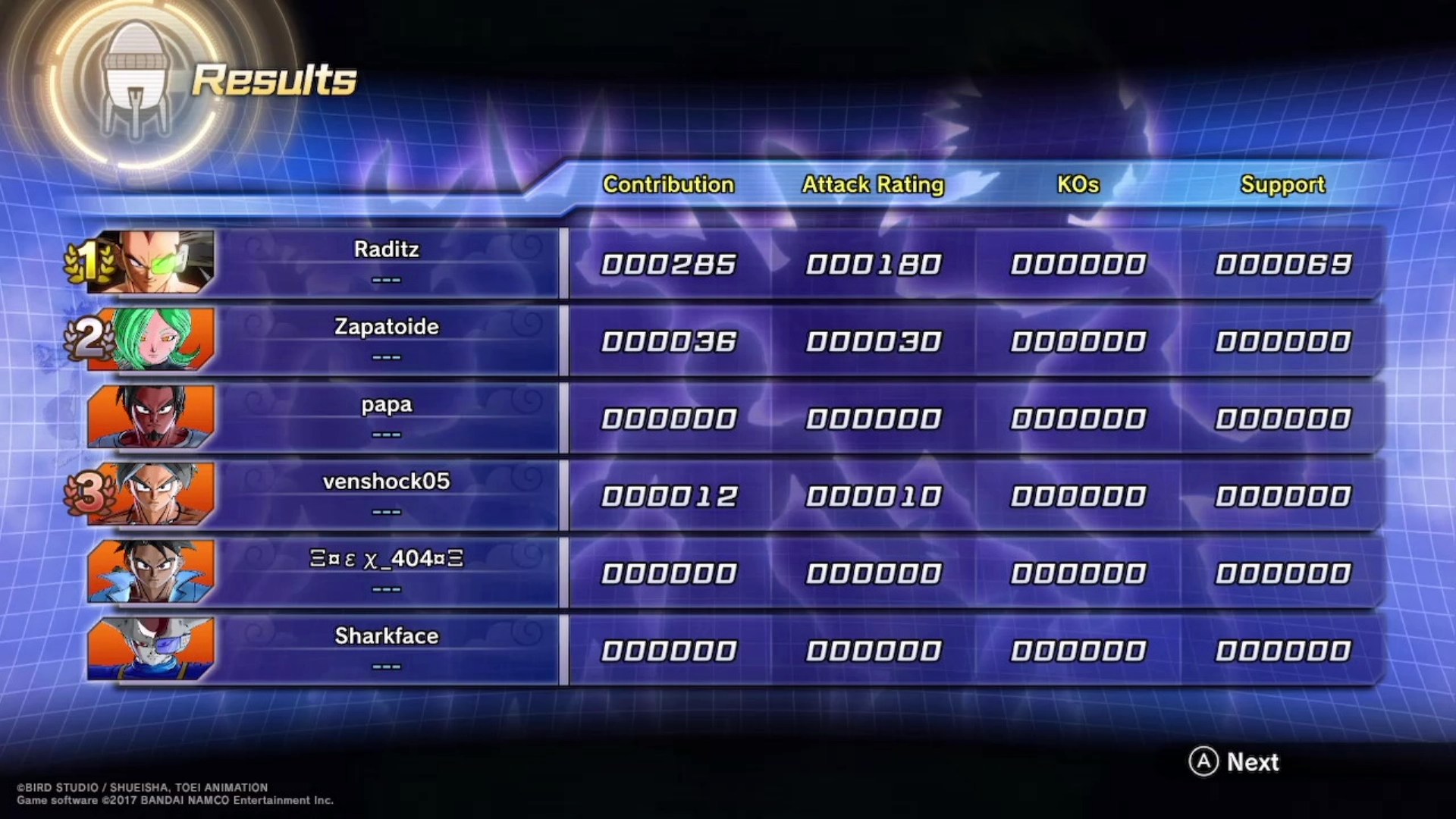Click the Support column header
1456x819 pixels.
(x=1282, y=184)
